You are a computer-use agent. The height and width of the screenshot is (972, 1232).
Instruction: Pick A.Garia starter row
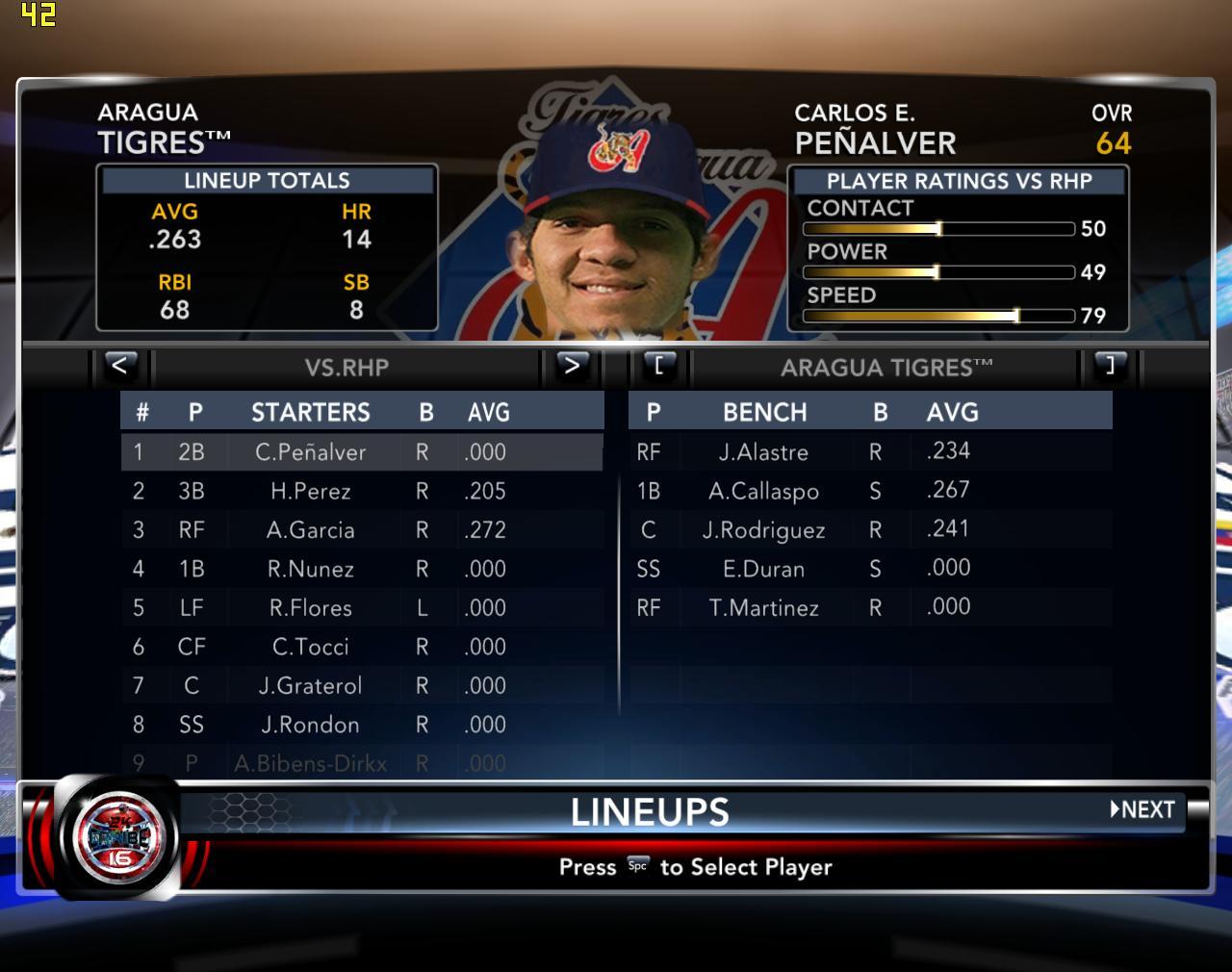(310, 530)
